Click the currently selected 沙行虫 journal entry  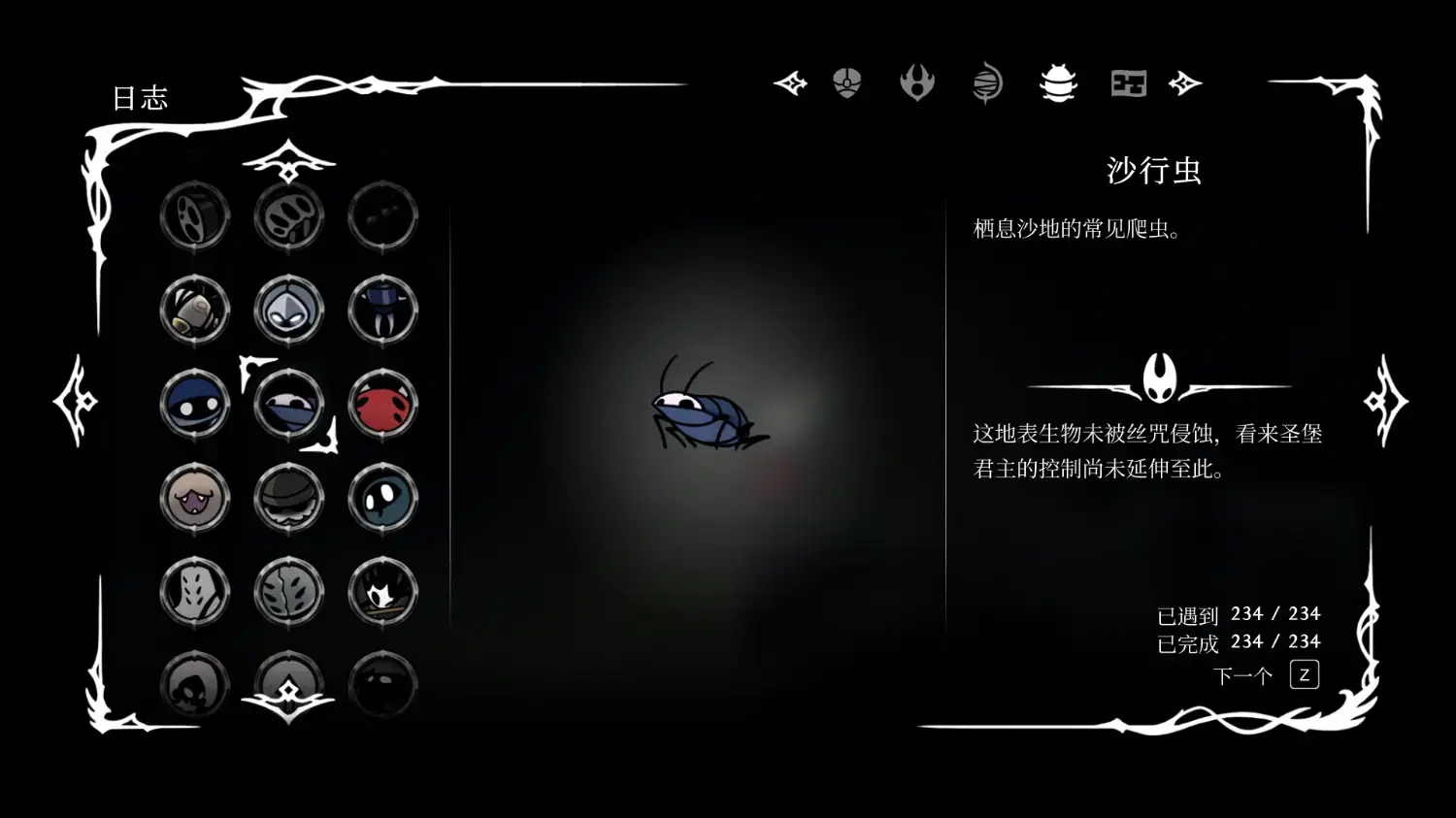[288, 406]
